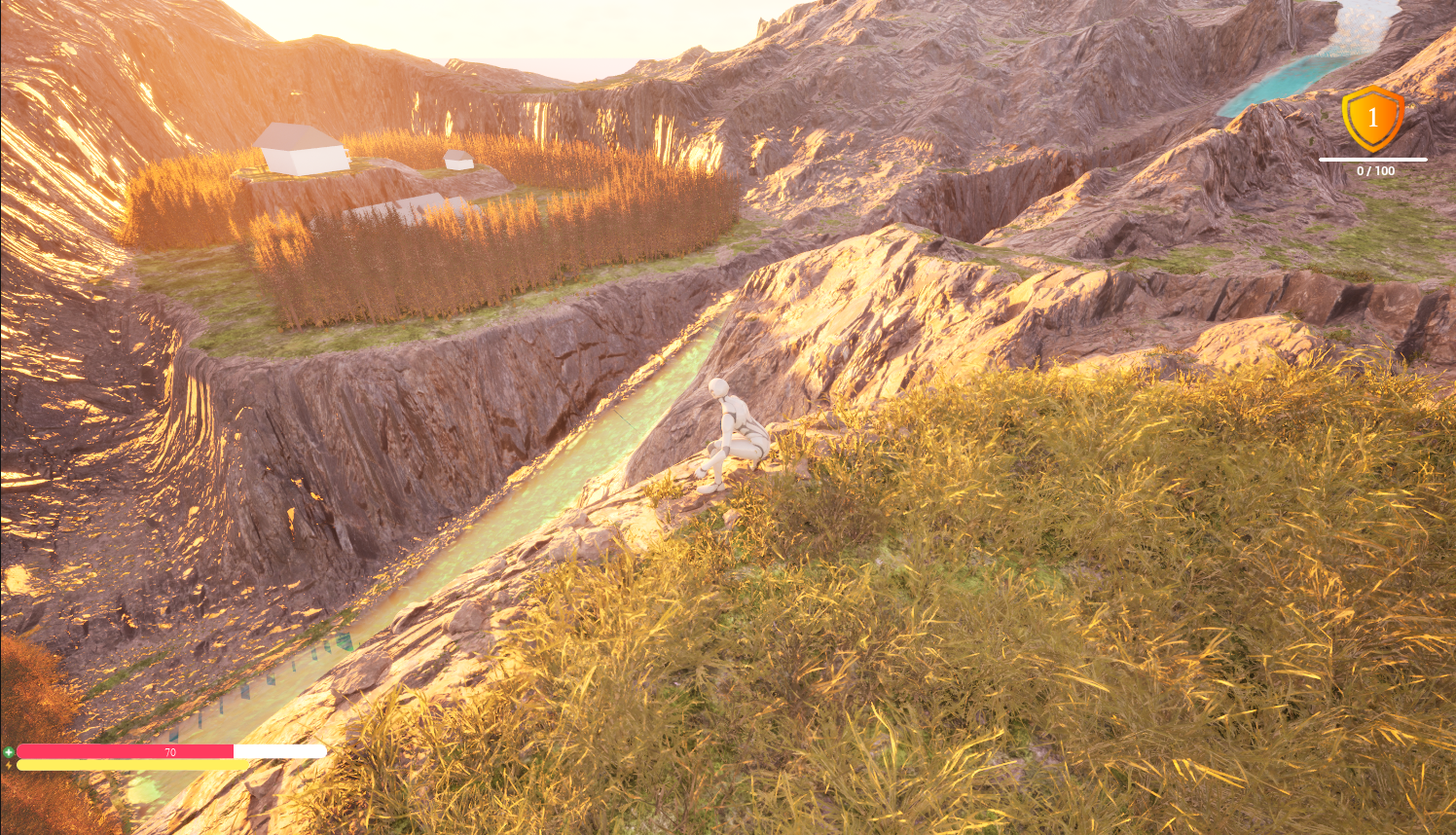Viewport: 1456px width, 835px height.
Task: Click the 0 / 100 experience text label
Action: click(1376, 170)
